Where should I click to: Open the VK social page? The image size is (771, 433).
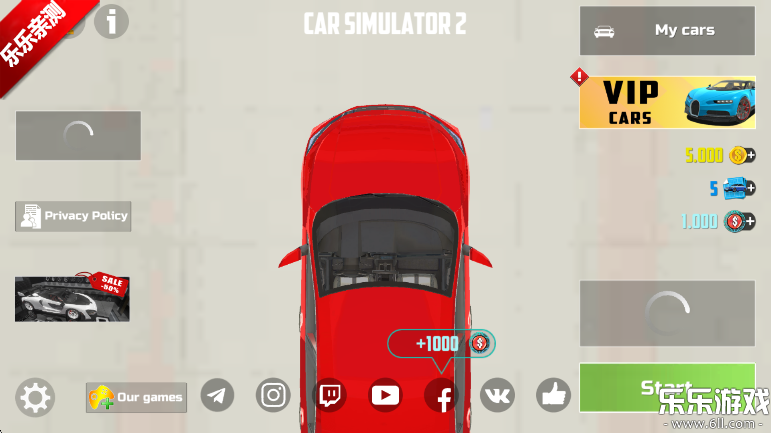pos(497,395)
